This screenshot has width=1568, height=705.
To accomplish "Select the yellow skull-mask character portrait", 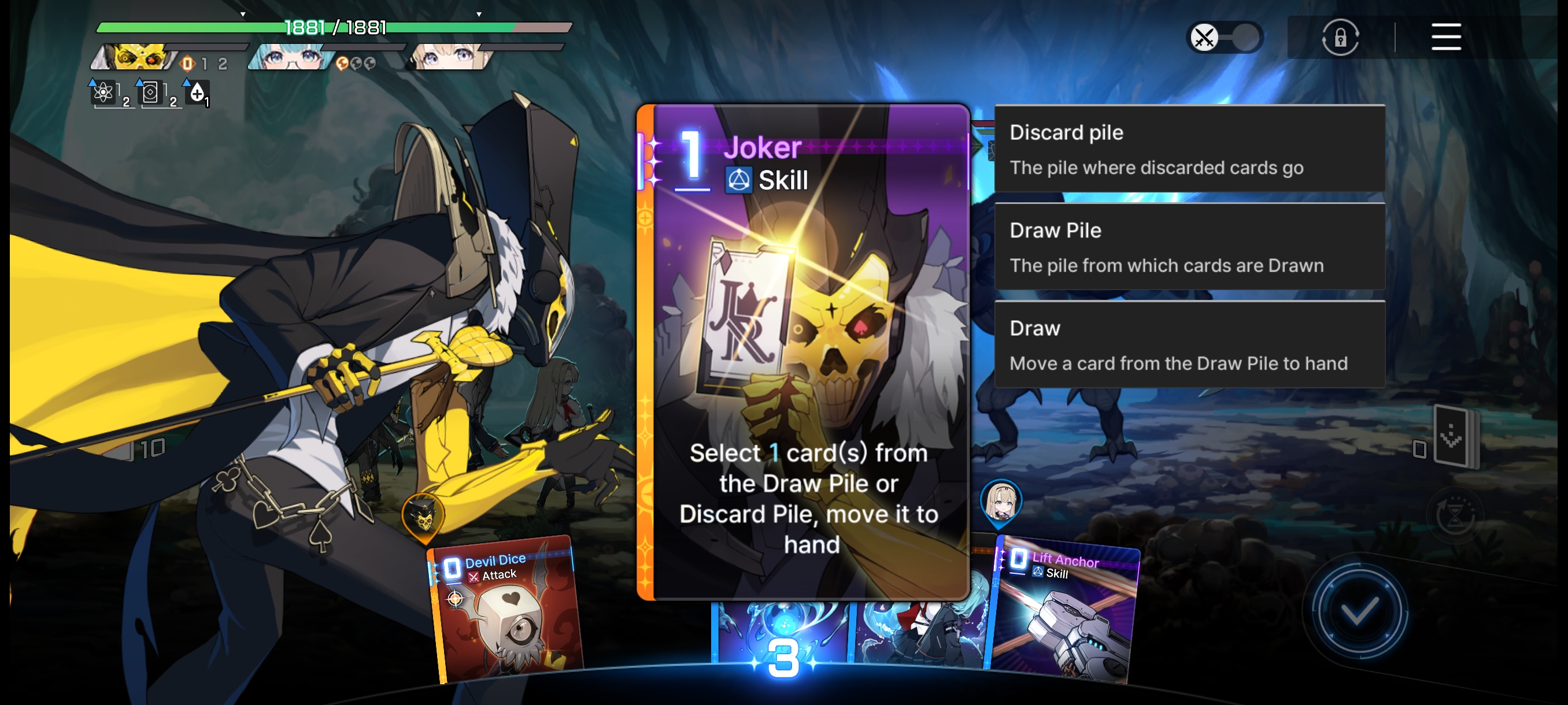I will pyautogui.click(x=136, y=57).
